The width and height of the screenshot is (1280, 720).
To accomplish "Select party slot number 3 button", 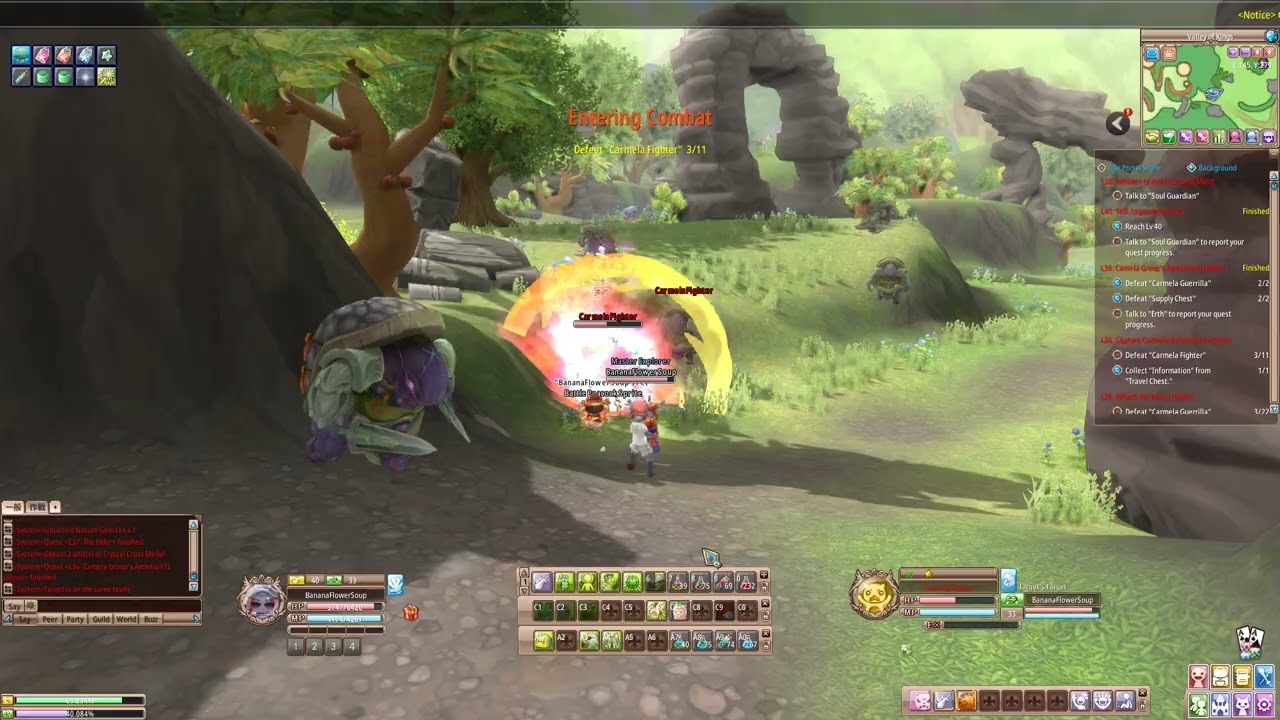I will pyautogui.click(x=333, y=646).
